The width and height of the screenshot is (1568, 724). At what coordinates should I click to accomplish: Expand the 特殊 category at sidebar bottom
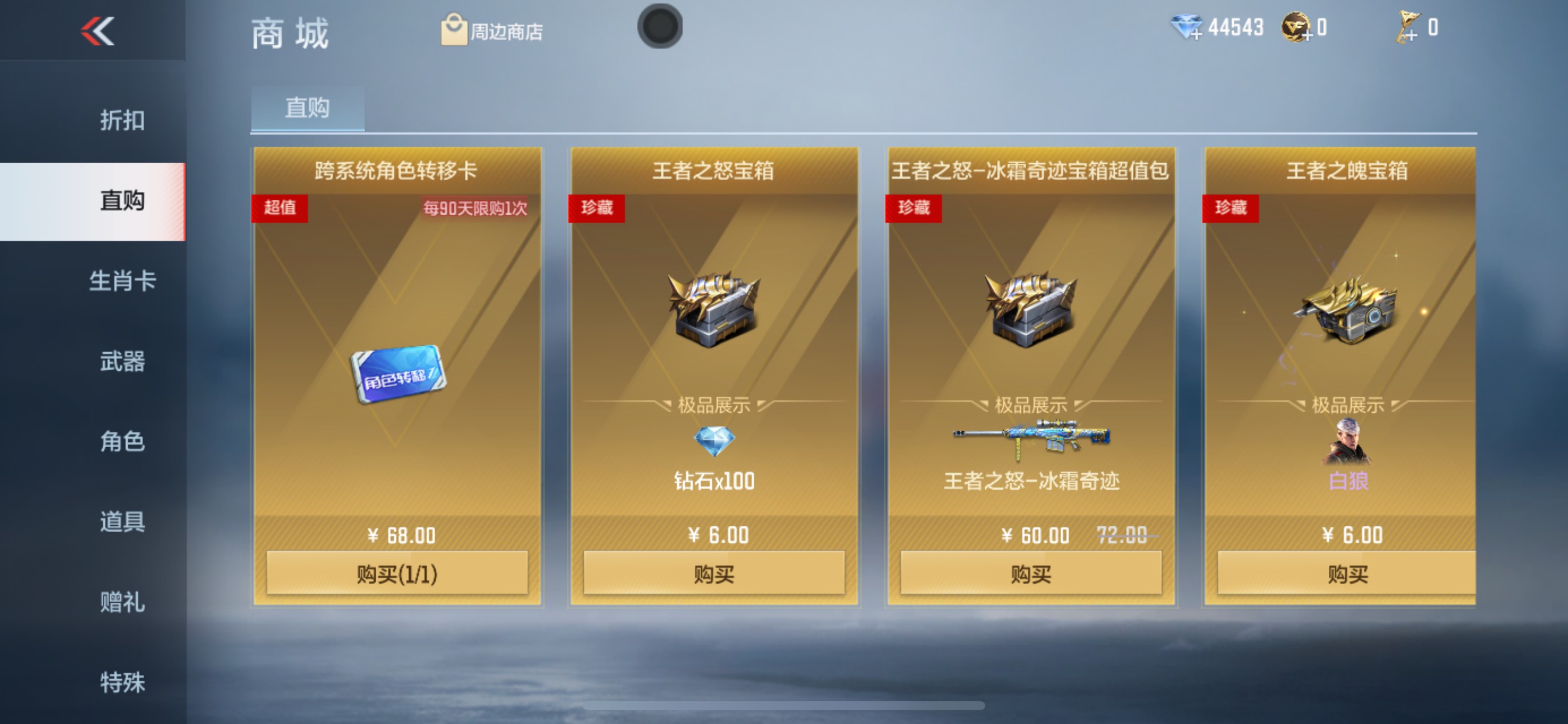[x=124, y=681]
